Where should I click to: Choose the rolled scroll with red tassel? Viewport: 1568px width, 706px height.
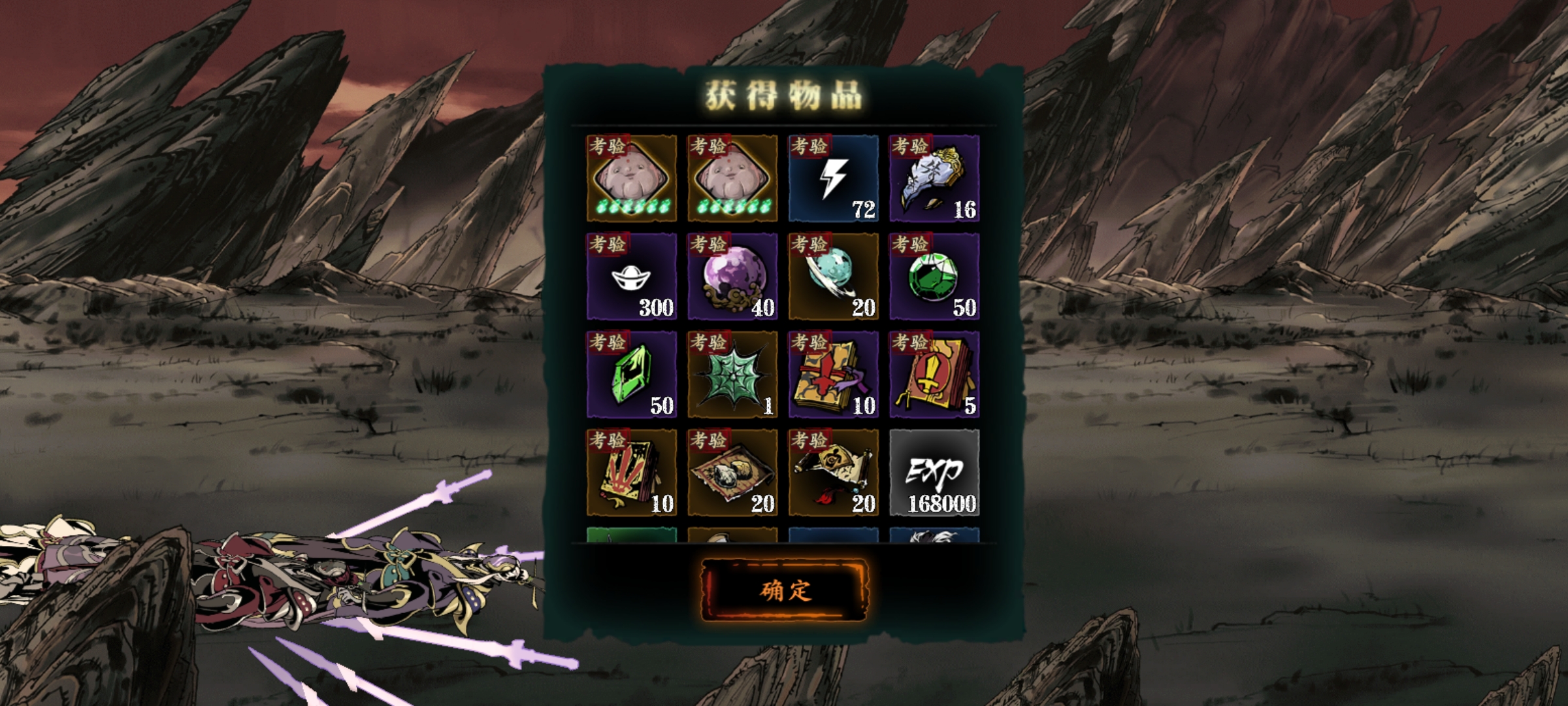point(833,473)
